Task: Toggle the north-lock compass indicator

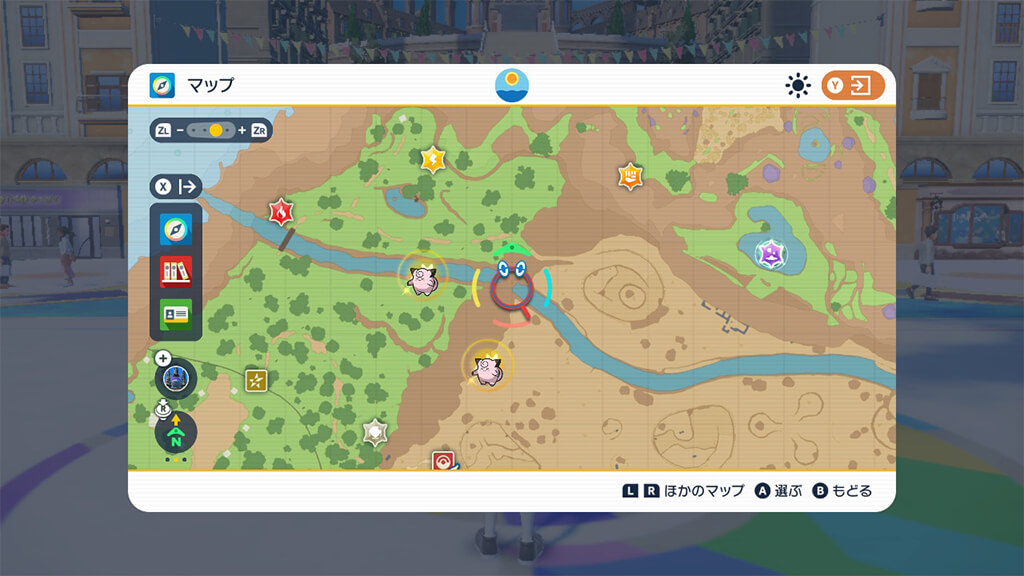Action: pyautogui.click(x=176, y=434)
